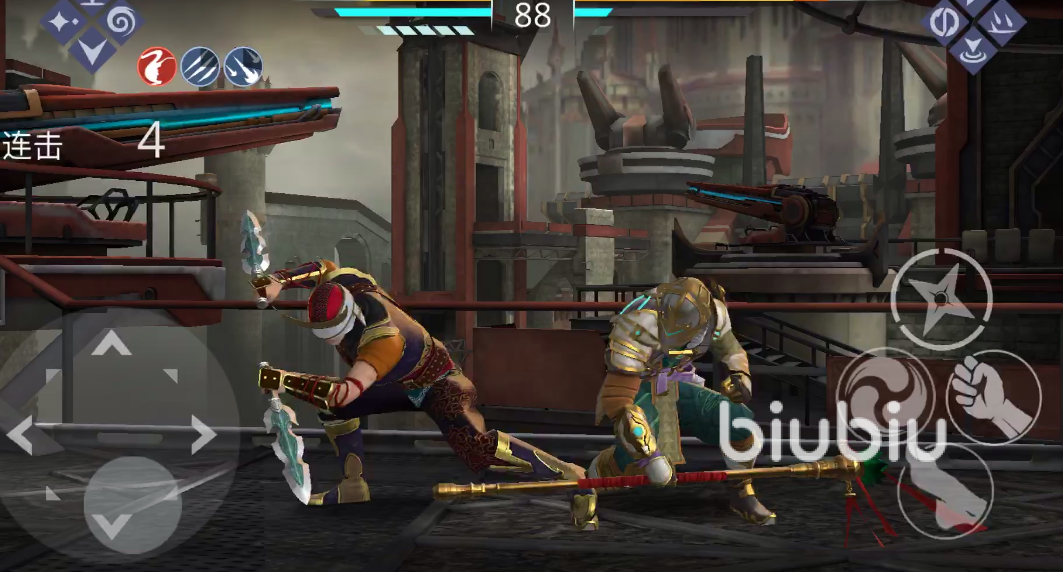1063x572 pixels.
Task: Tap the joystick's down arrow
Action: (112, 523)
